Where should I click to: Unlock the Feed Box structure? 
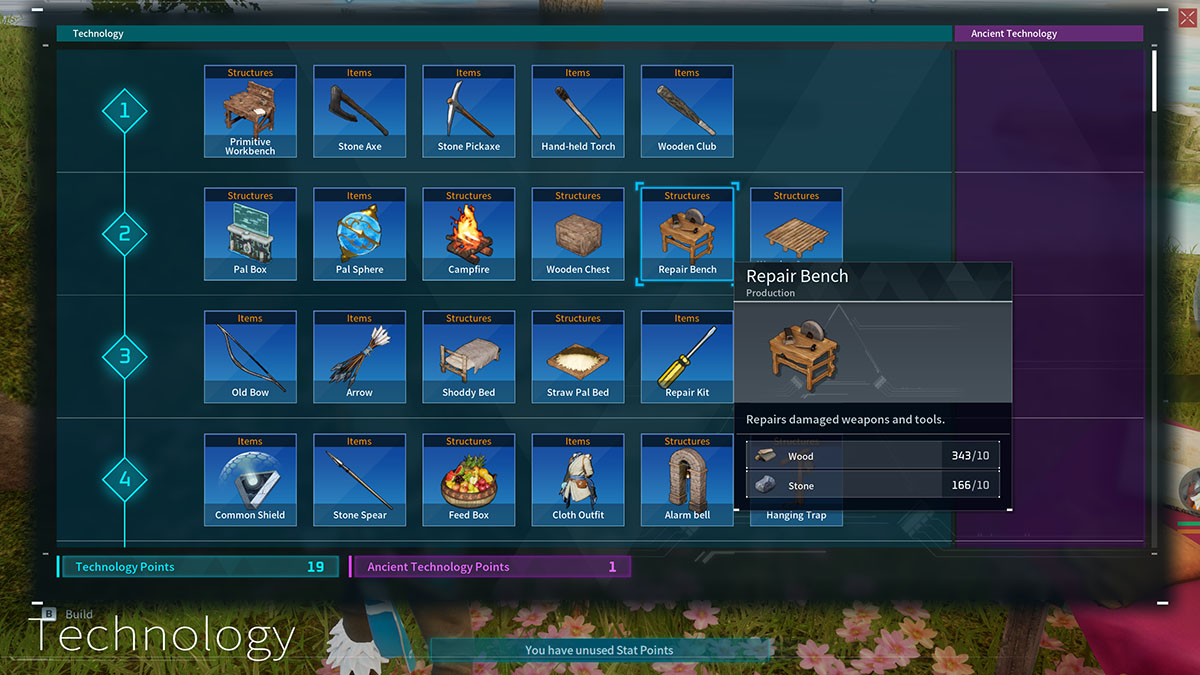468,480
